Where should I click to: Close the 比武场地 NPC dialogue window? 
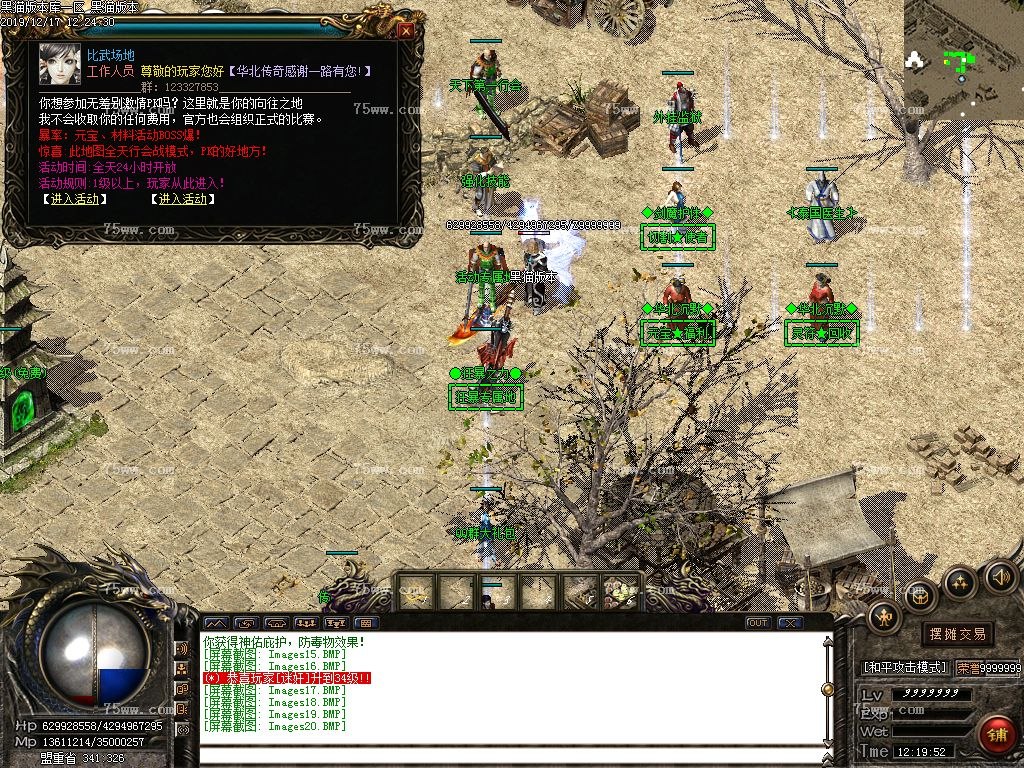tap(405, 30)
